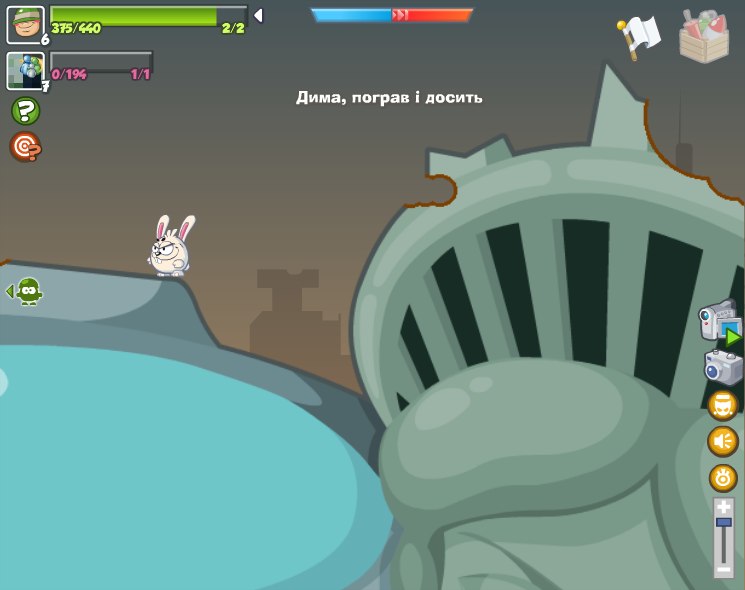Open the green question mark help

(x=25, y=111)
